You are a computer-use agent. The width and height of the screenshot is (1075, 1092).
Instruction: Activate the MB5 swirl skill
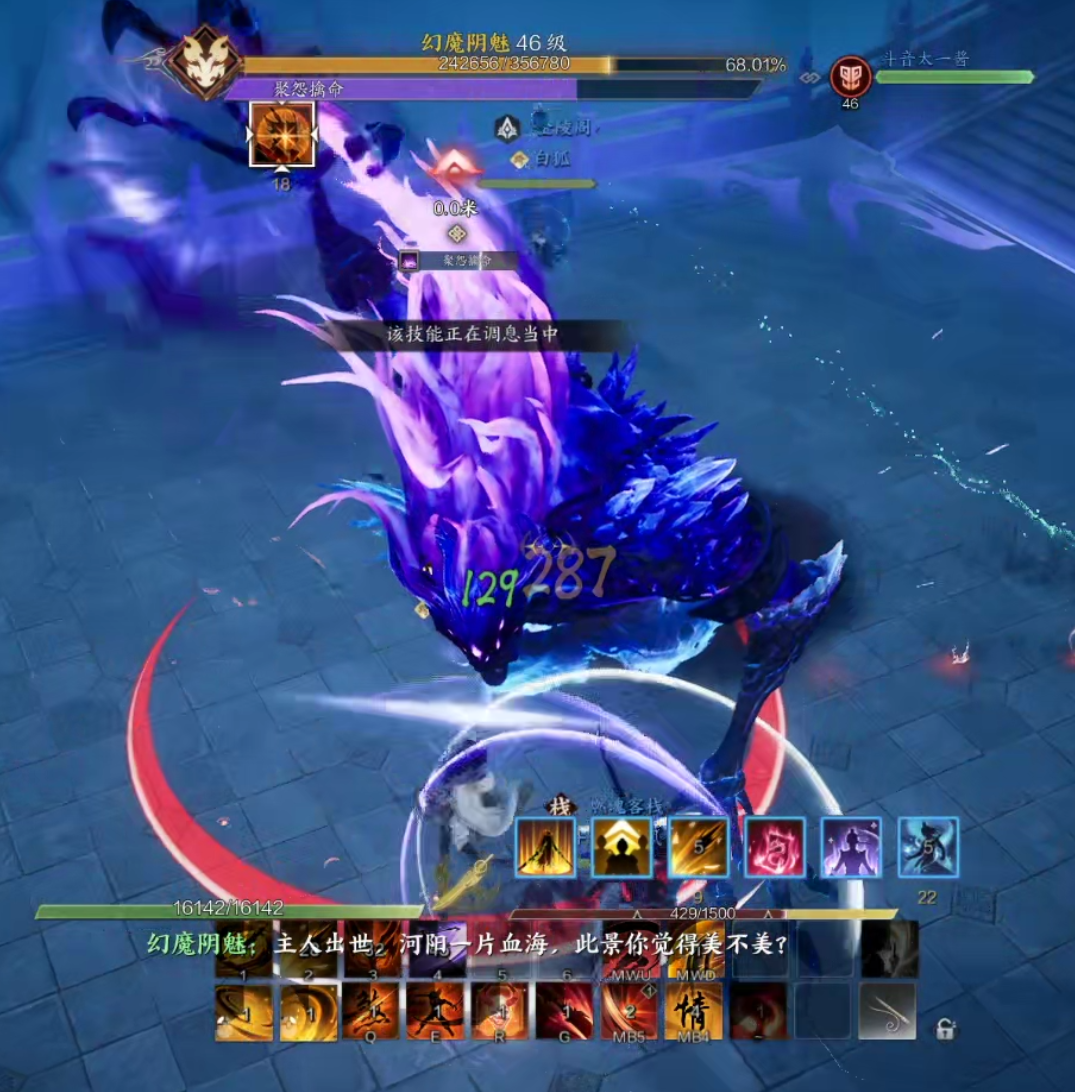629,1011
